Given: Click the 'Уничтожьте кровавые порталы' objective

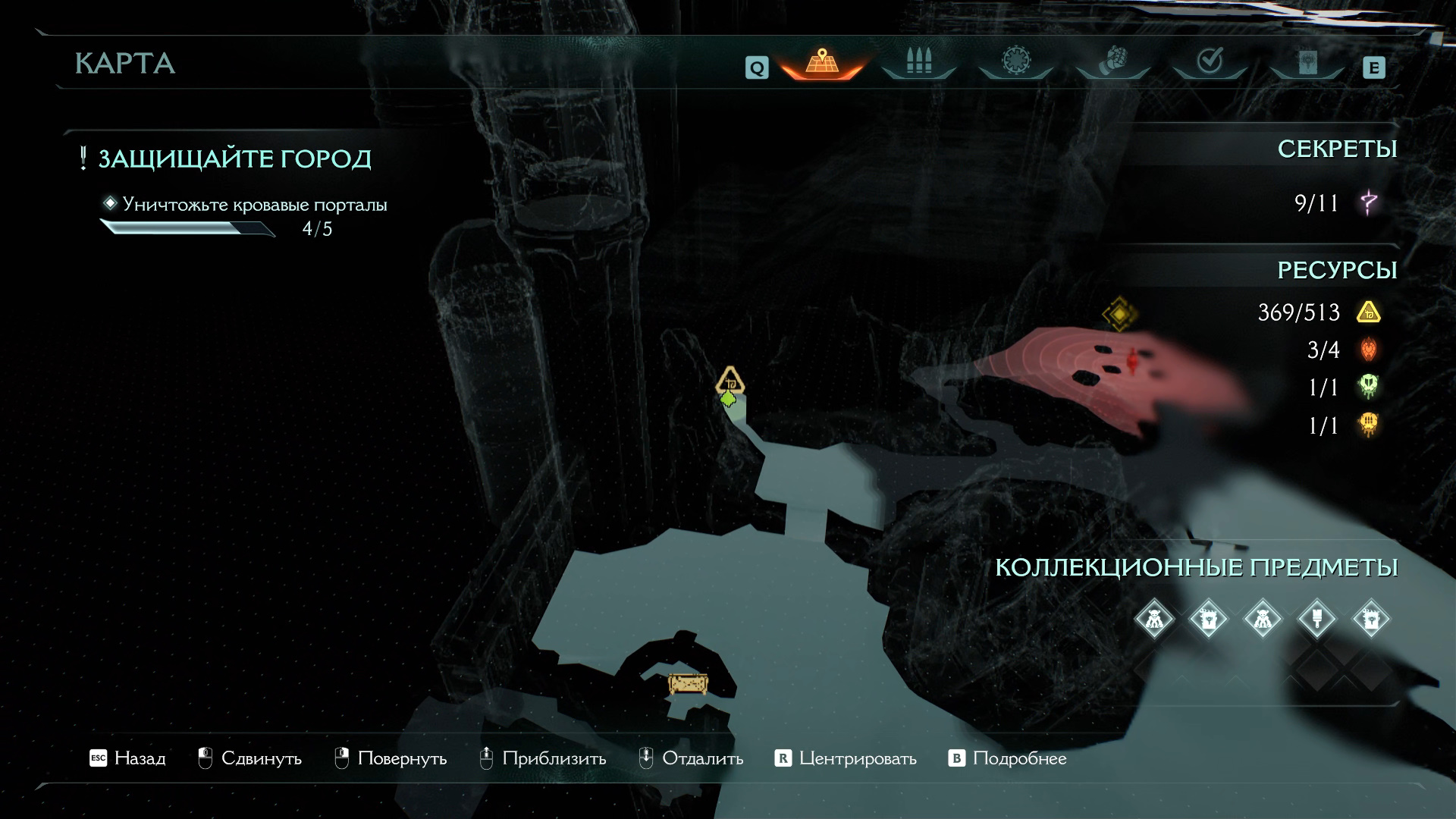Looking at the screenshot, I should click(255, 205).
